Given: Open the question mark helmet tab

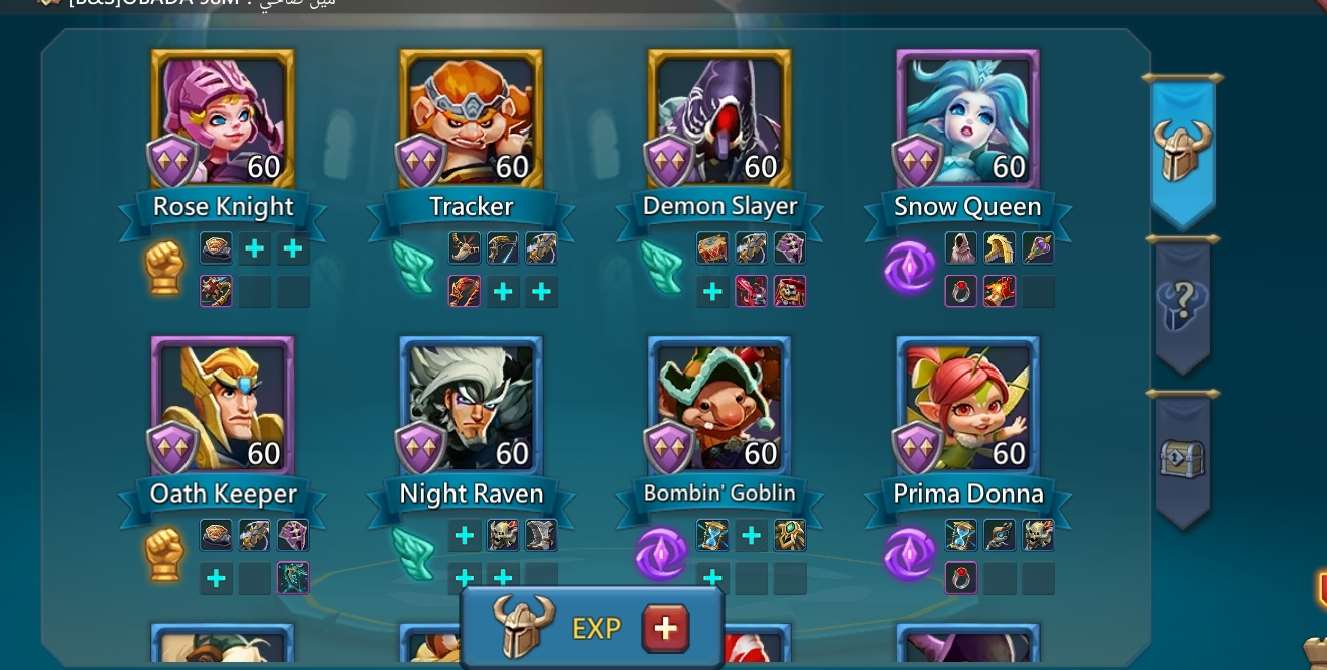Looking at the screenshot, I should point(1183,304).
